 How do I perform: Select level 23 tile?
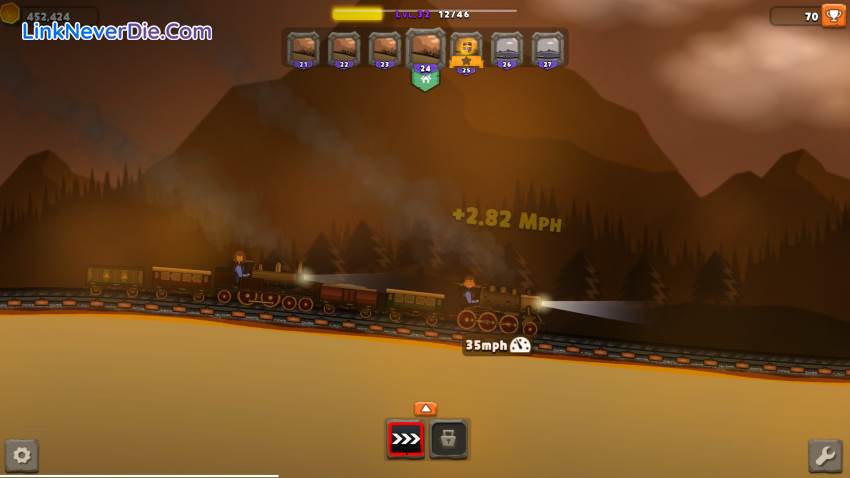coord(384,49)
